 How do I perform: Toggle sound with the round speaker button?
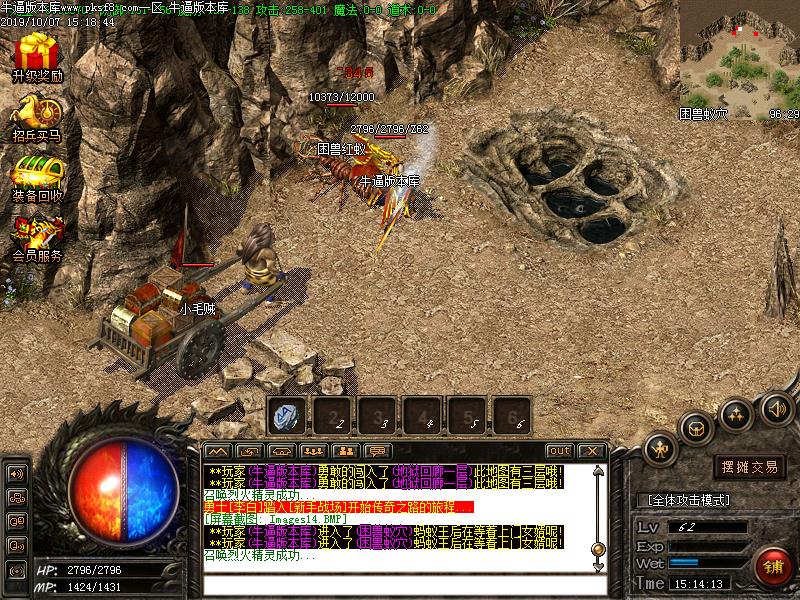click(776, 407)
